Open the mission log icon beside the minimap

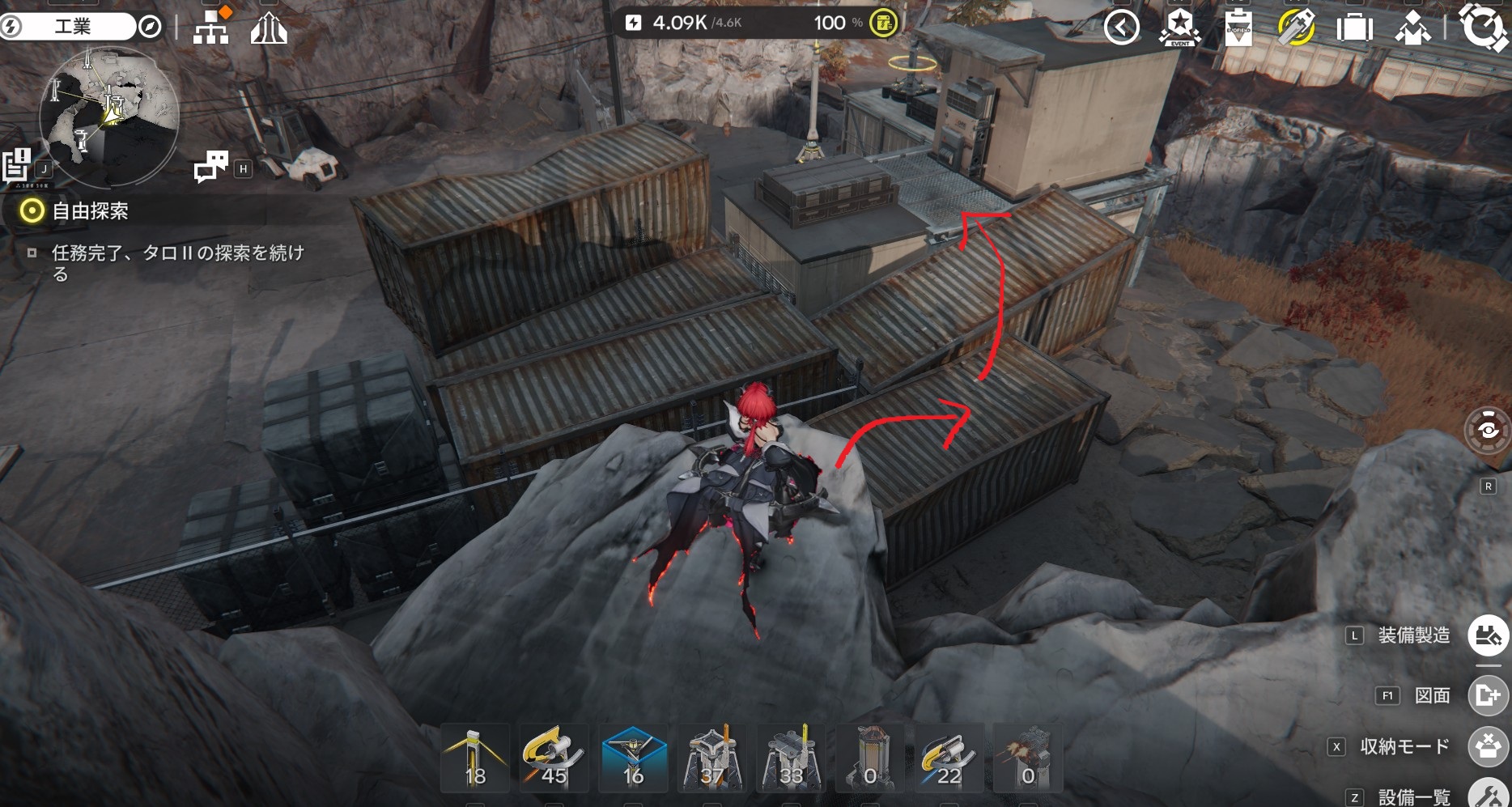pos(17,165)
